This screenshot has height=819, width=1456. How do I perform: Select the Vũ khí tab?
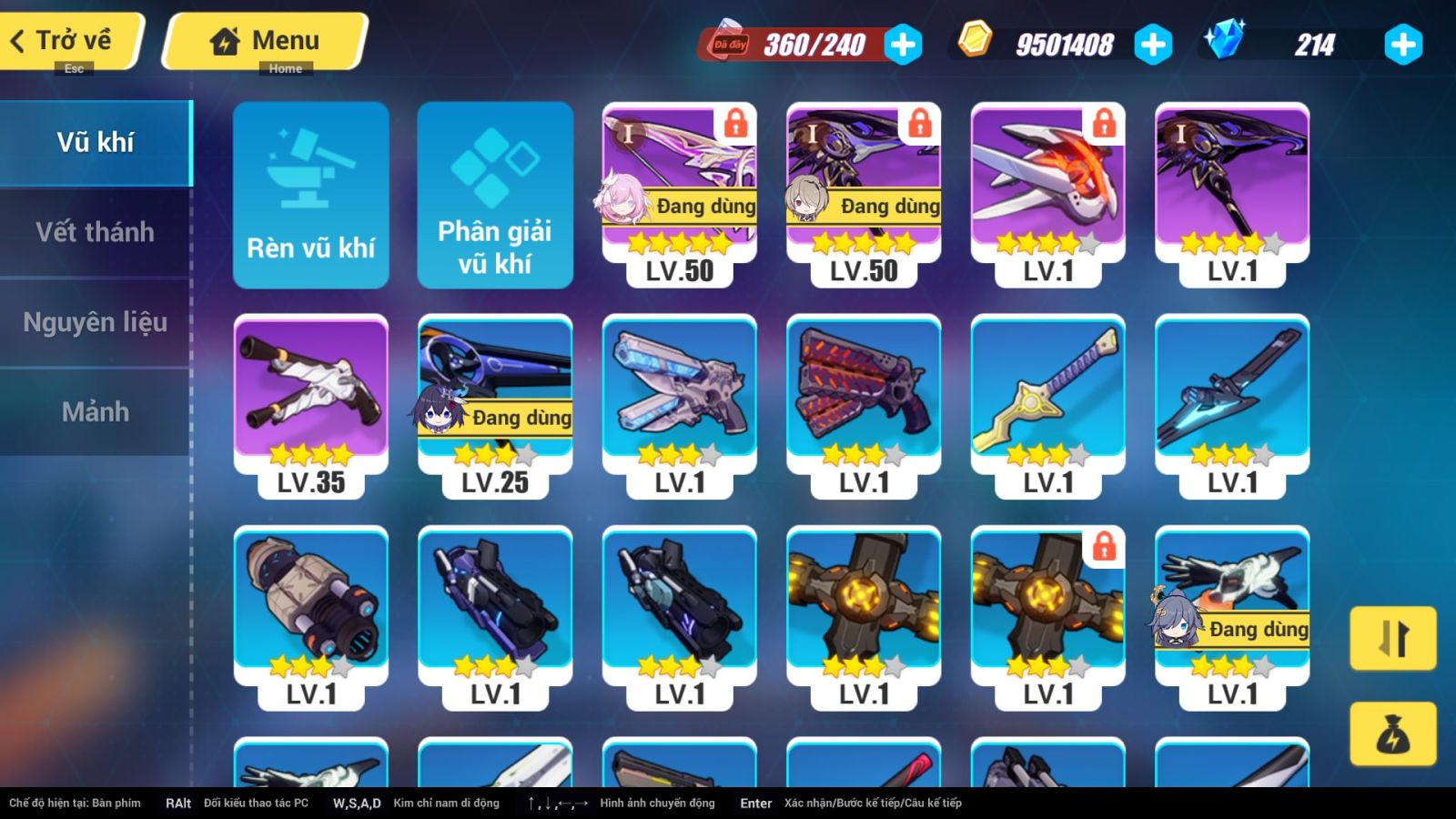(95, 142)
